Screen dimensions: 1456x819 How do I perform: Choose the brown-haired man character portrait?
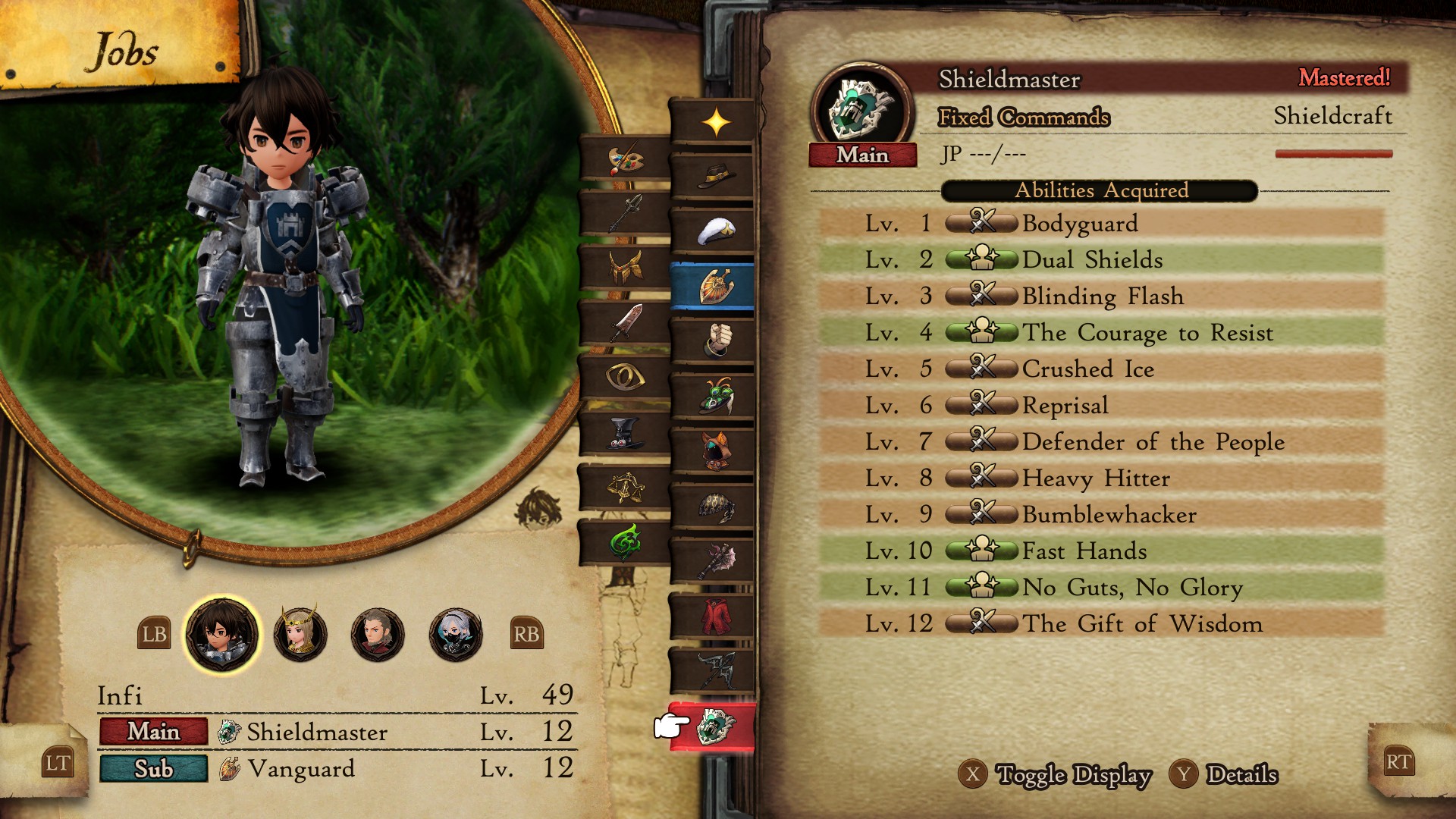coord(378,634)
